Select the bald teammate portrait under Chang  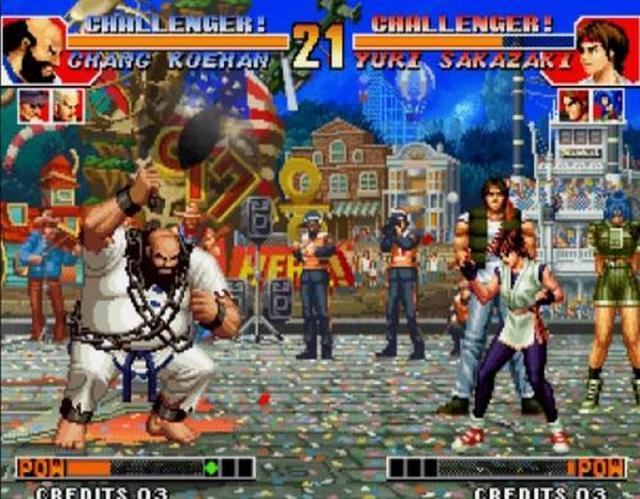(x=68, y=106)
